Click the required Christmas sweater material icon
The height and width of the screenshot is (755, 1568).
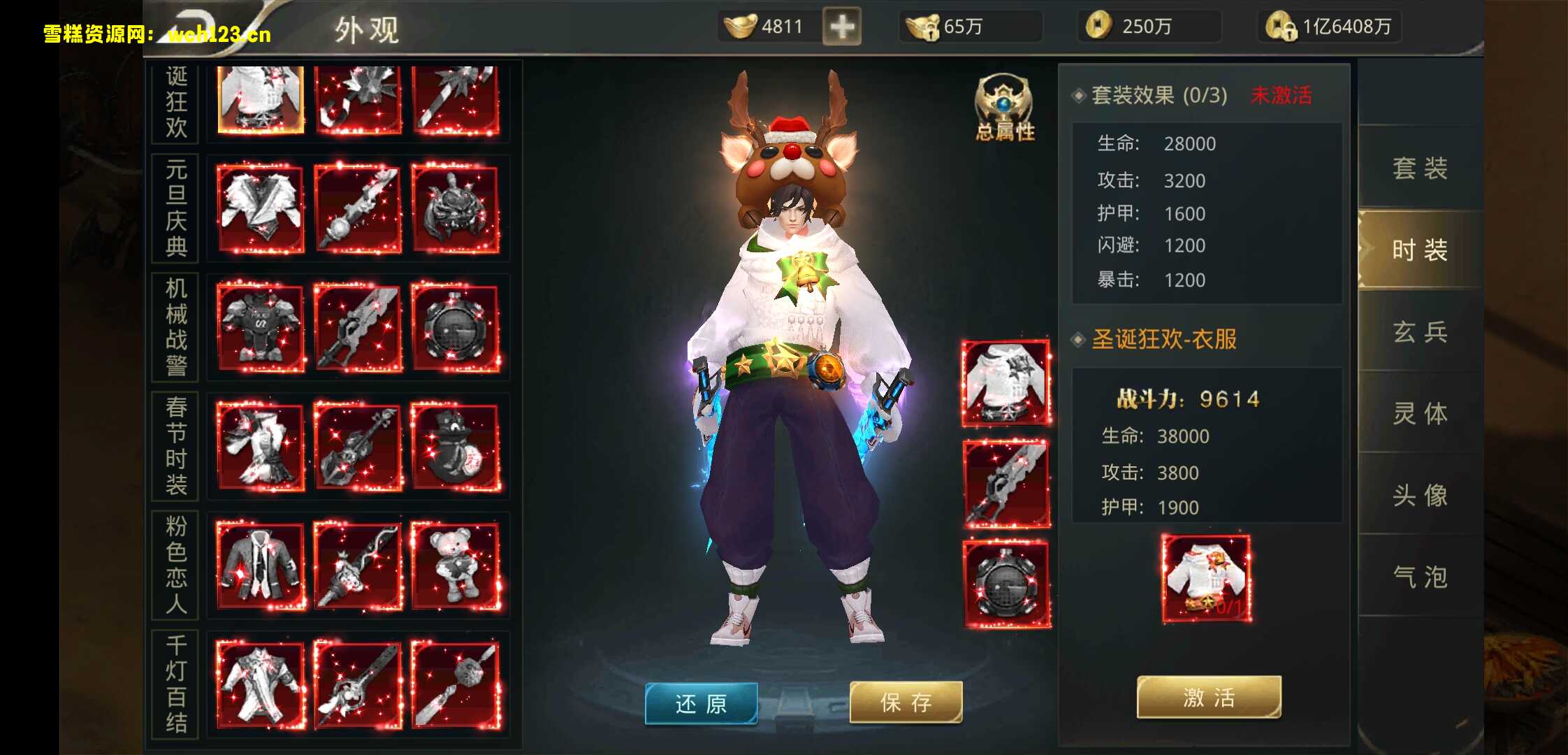click(x=1207, y=579)
